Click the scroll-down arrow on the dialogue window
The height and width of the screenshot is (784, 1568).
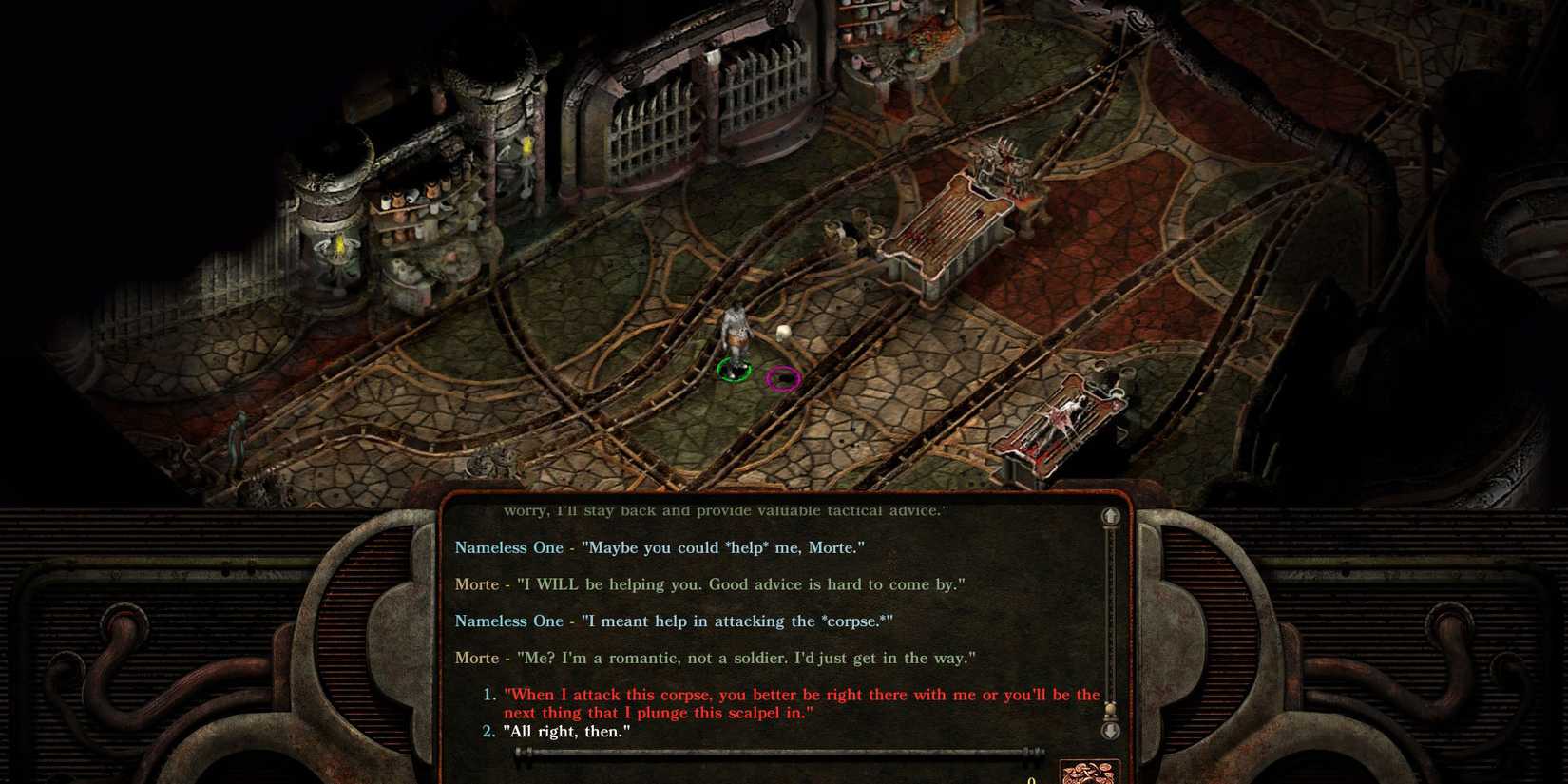pos(1111,730)
